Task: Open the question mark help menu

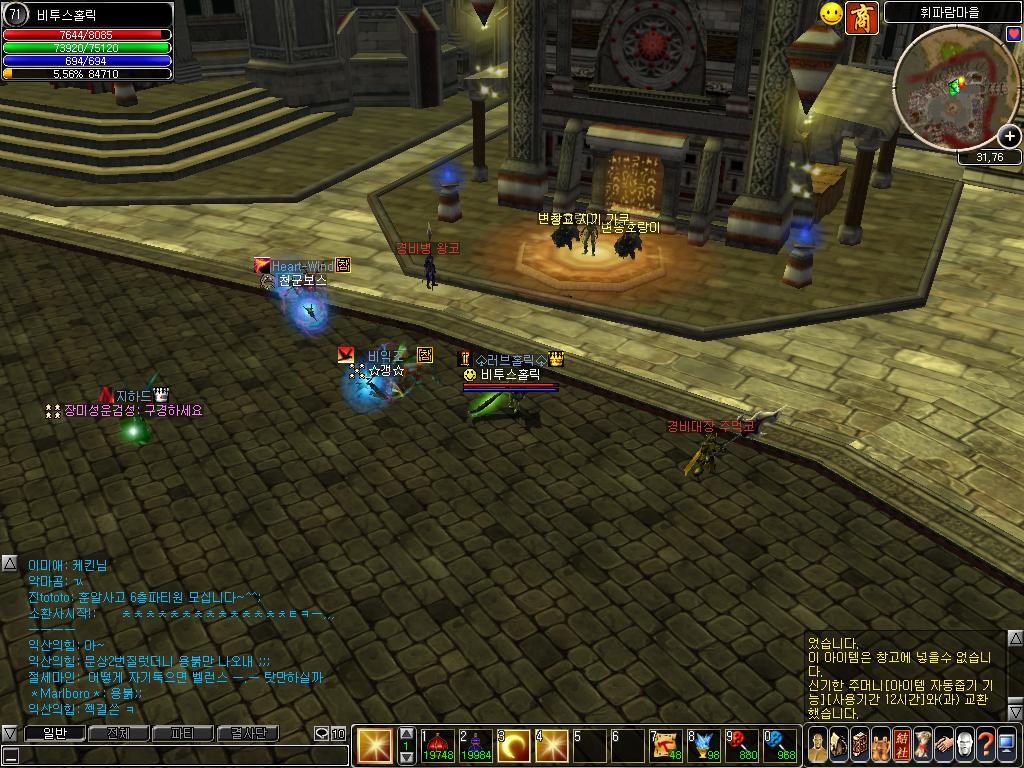Action: coord(985,745)
